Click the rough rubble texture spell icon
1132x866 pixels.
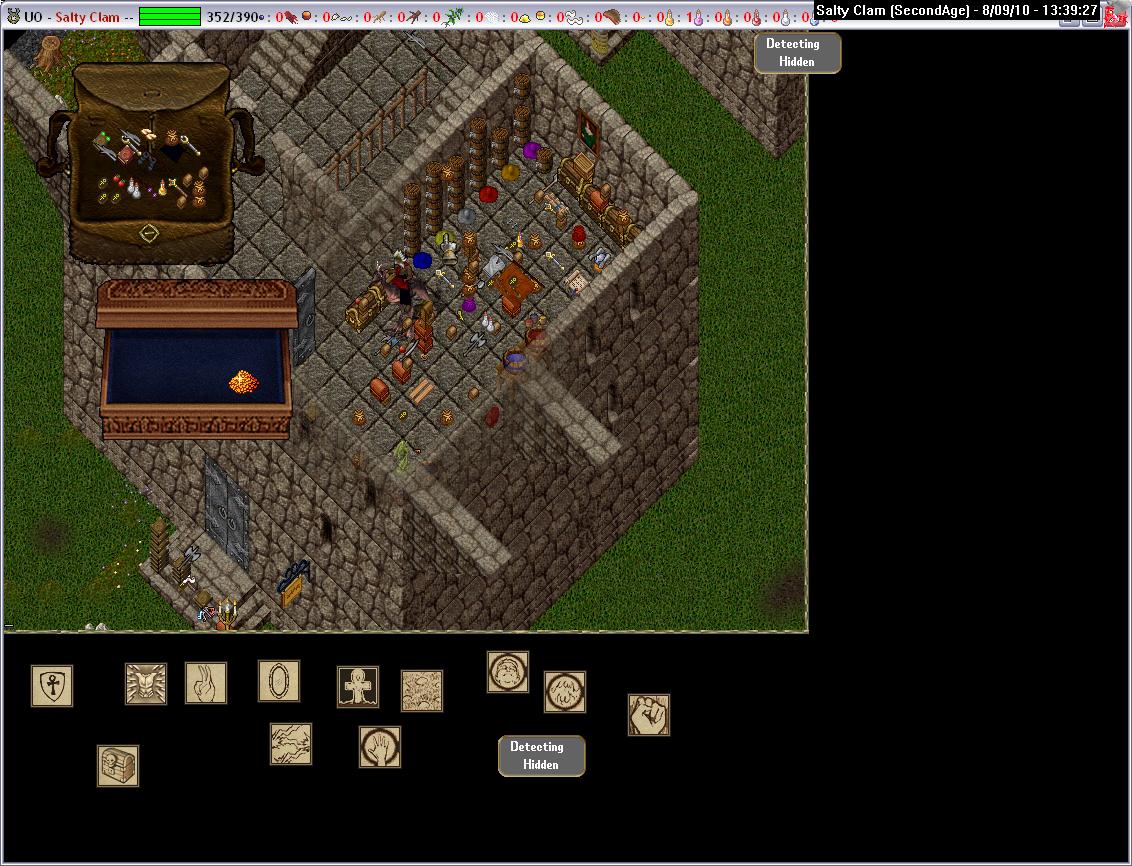point(422,691)
